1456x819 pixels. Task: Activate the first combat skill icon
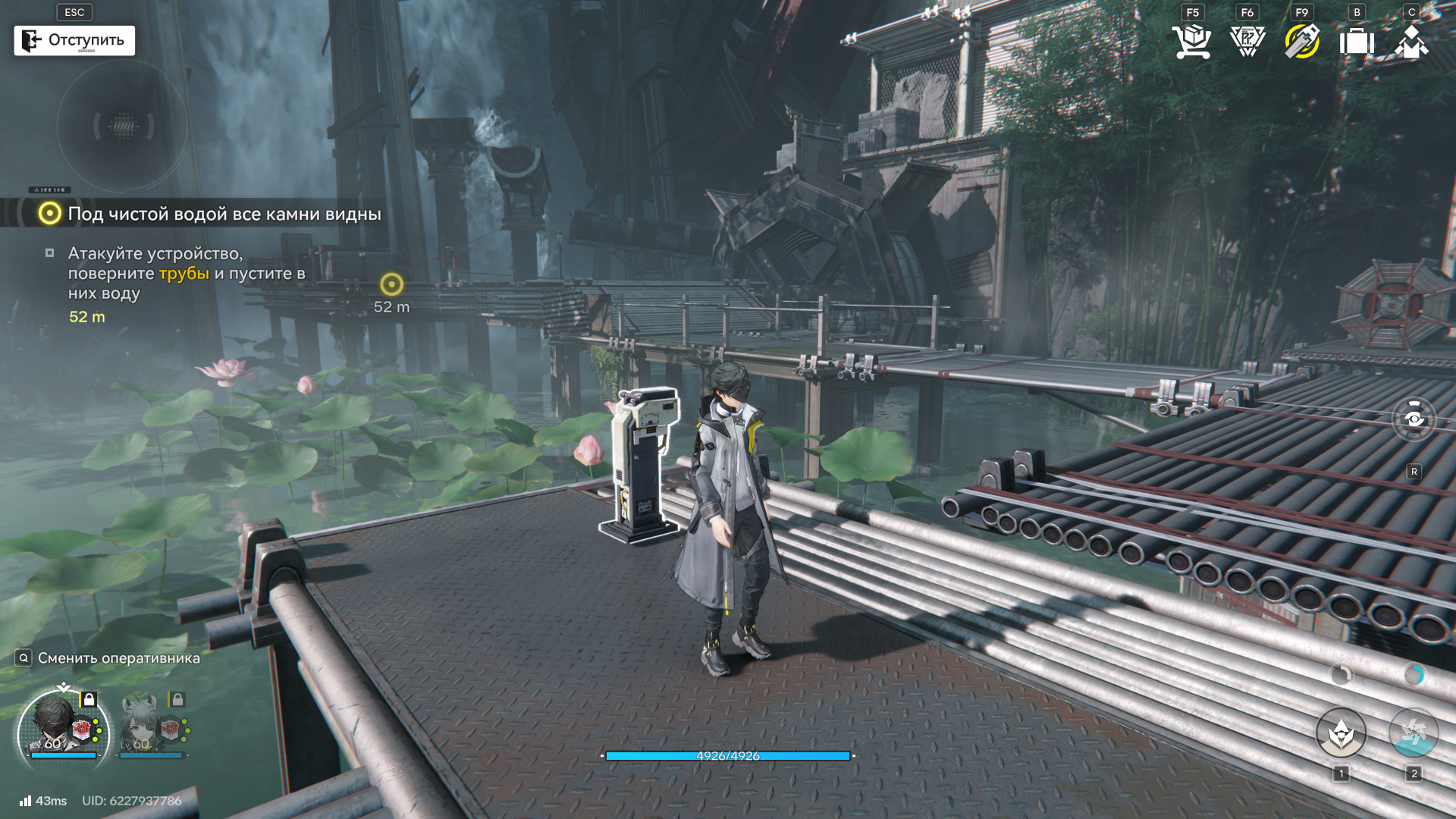coord(1341,733)
